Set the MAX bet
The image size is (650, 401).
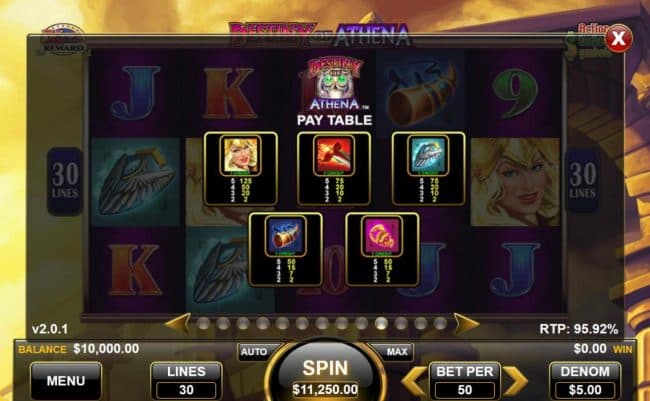tap(396, 352)
